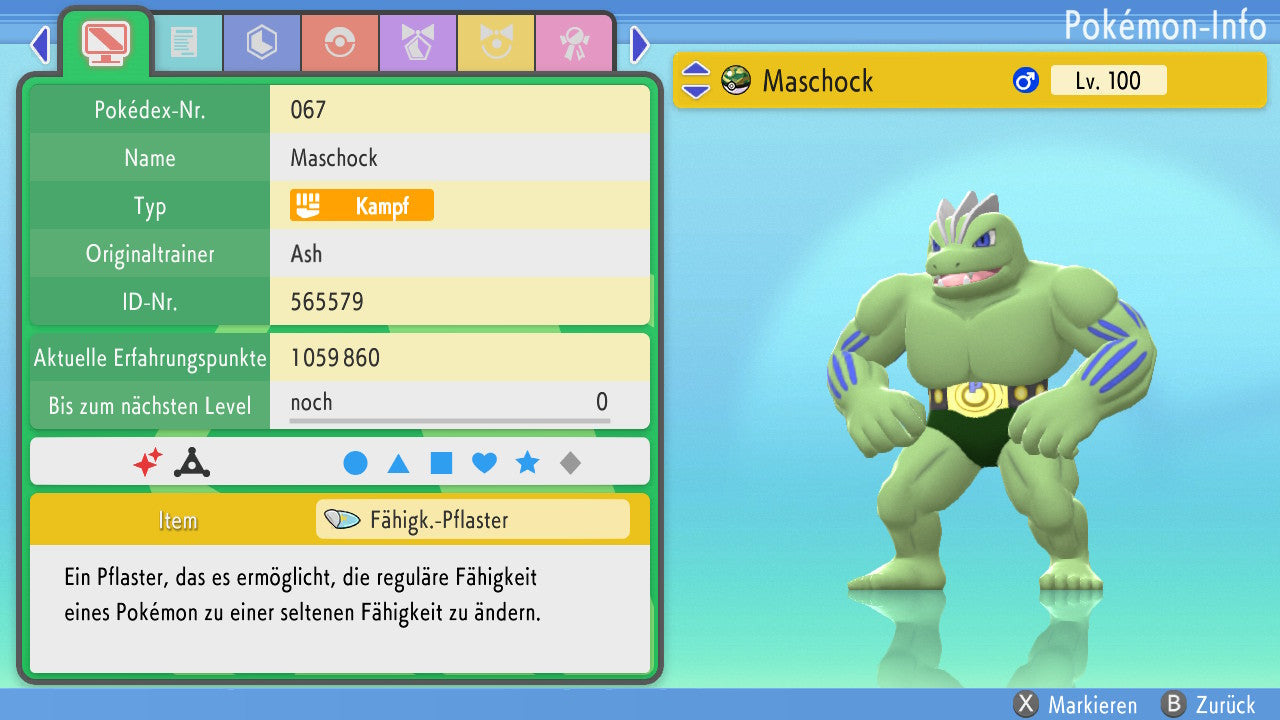Toggle the square marking

tap(441, 463)
